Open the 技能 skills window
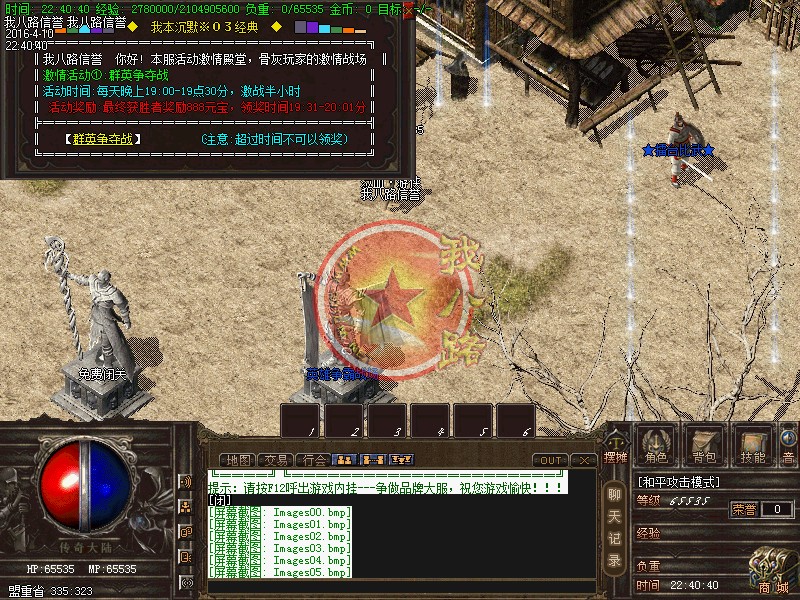800x600 pixels. [x=752, y=444]
